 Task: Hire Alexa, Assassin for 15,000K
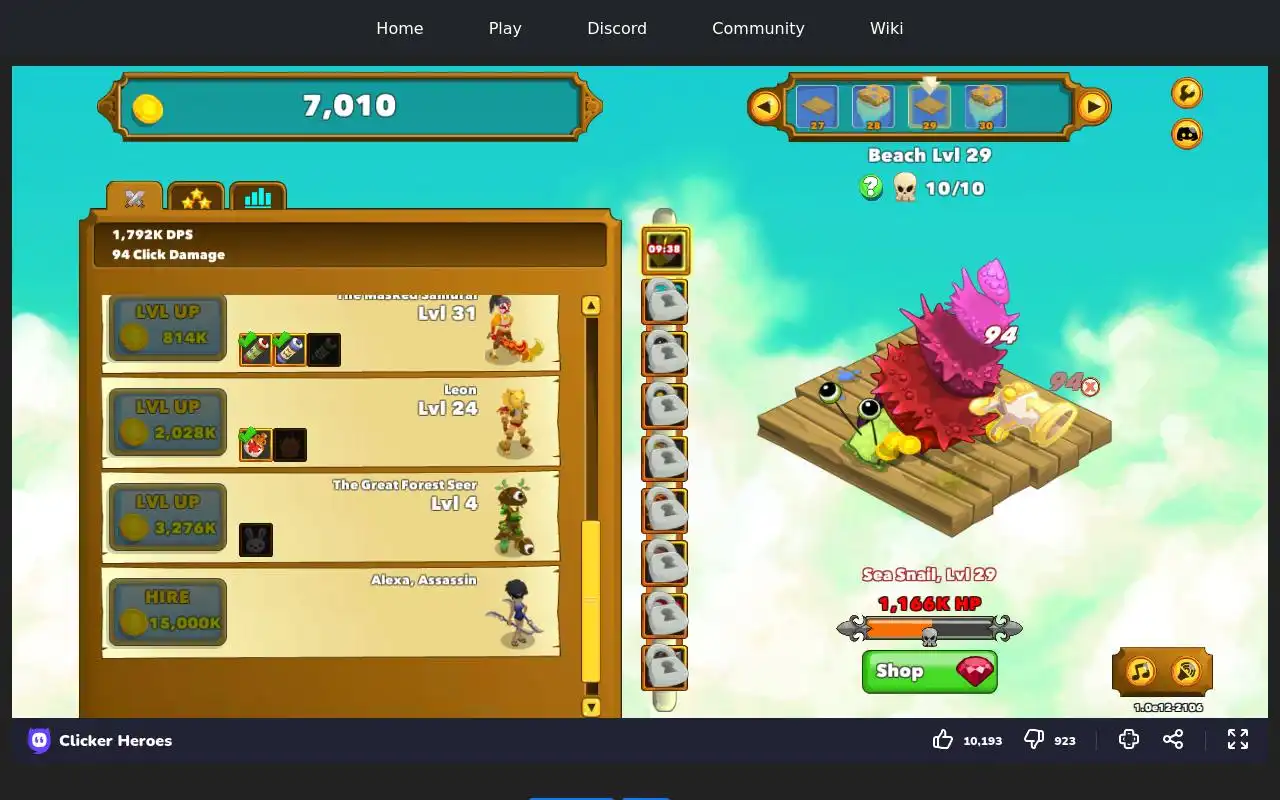tap(167, 612)
